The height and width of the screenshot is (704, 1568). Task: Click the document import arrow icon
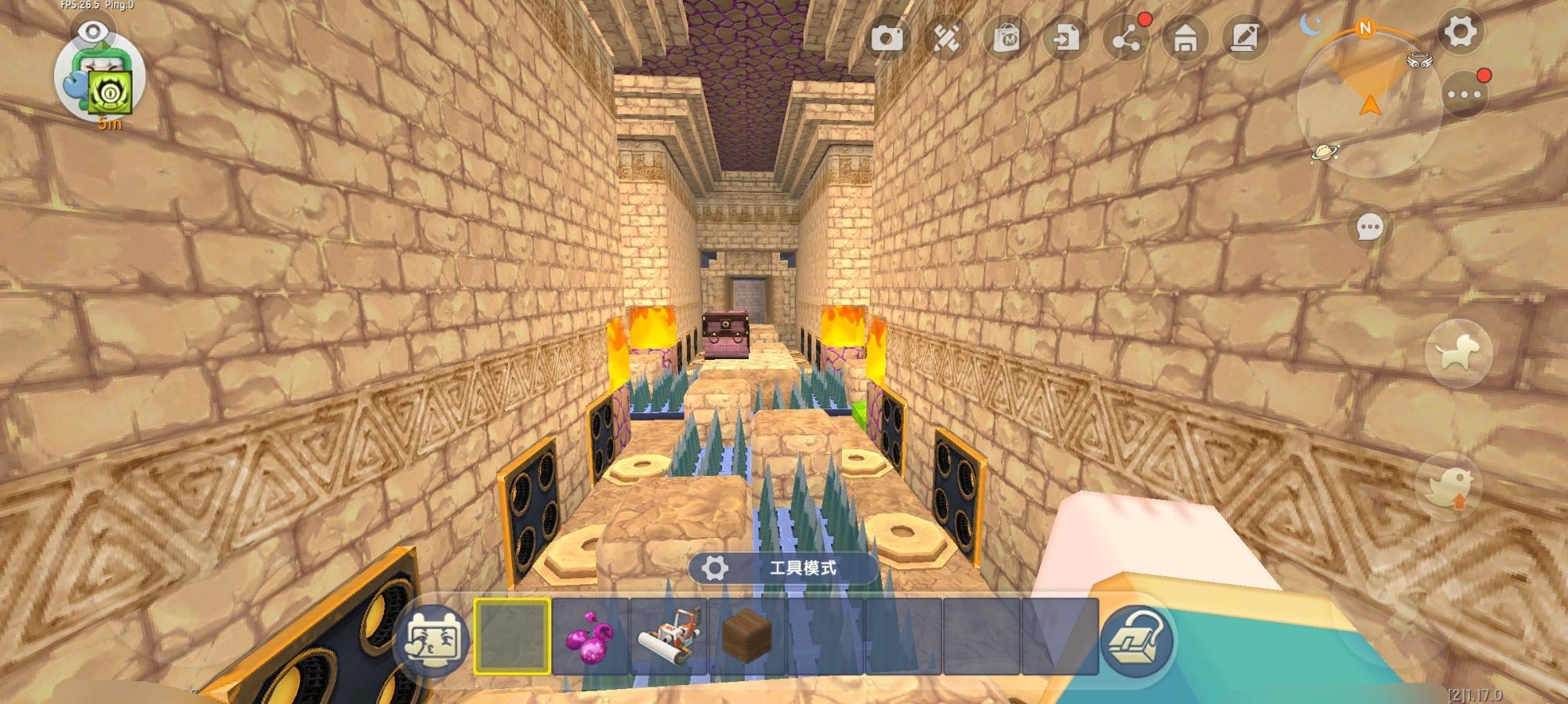coord(1065,38)
